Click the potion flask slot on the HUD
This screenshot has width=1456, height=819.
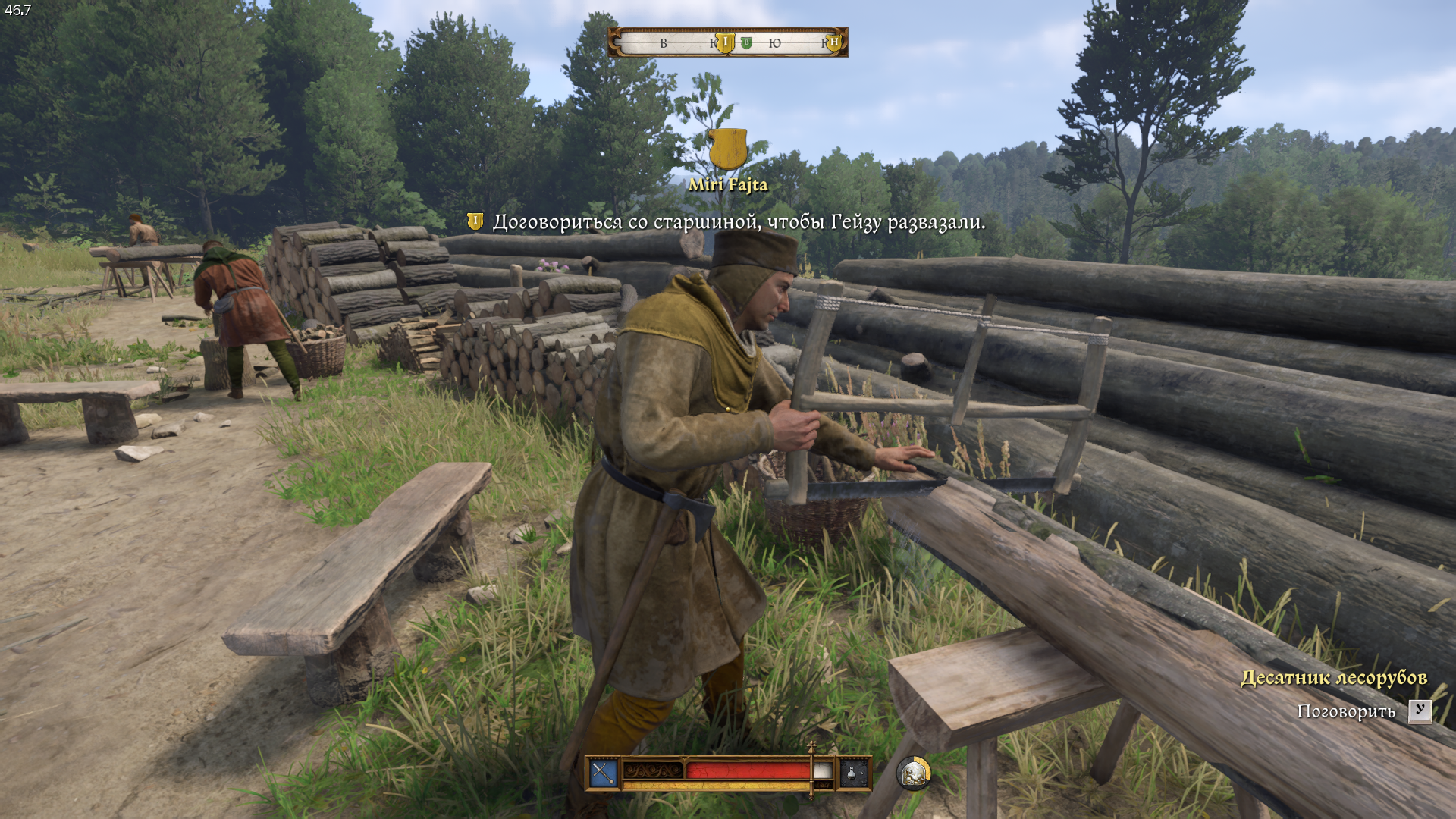click(x=852, y=773)
